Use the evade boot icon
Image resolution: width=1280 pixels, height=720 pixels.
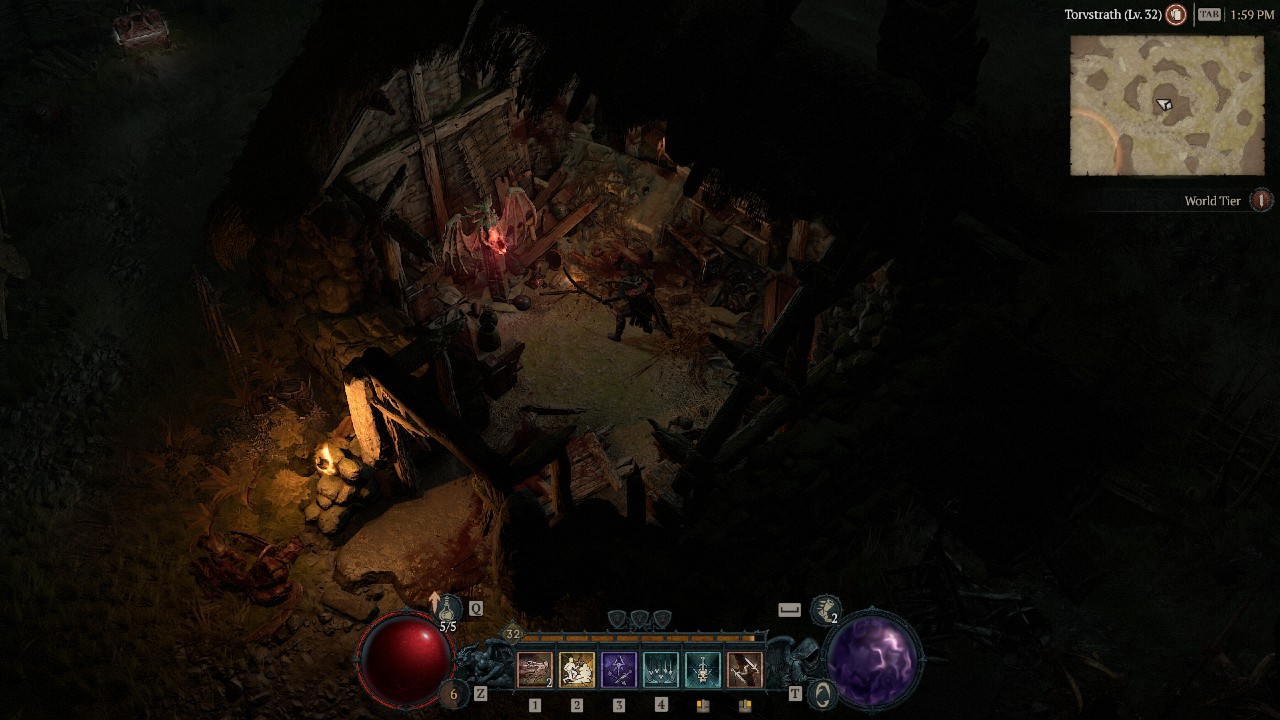pyautogui.click(x=826, y=607)
